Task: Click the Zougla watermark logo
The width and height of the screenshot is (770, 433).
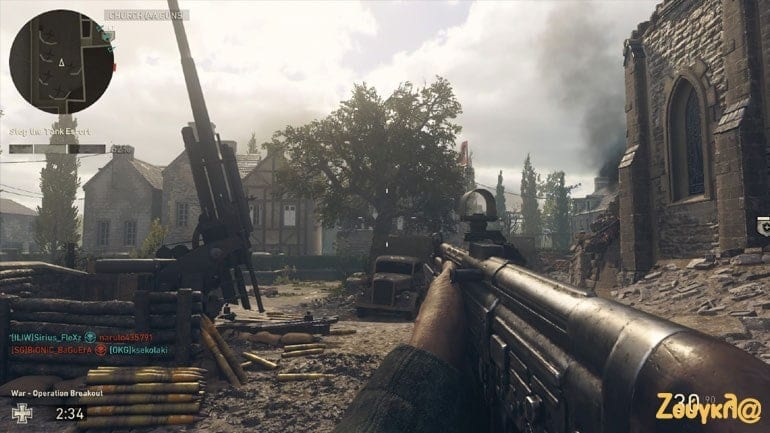Action: 708,407
